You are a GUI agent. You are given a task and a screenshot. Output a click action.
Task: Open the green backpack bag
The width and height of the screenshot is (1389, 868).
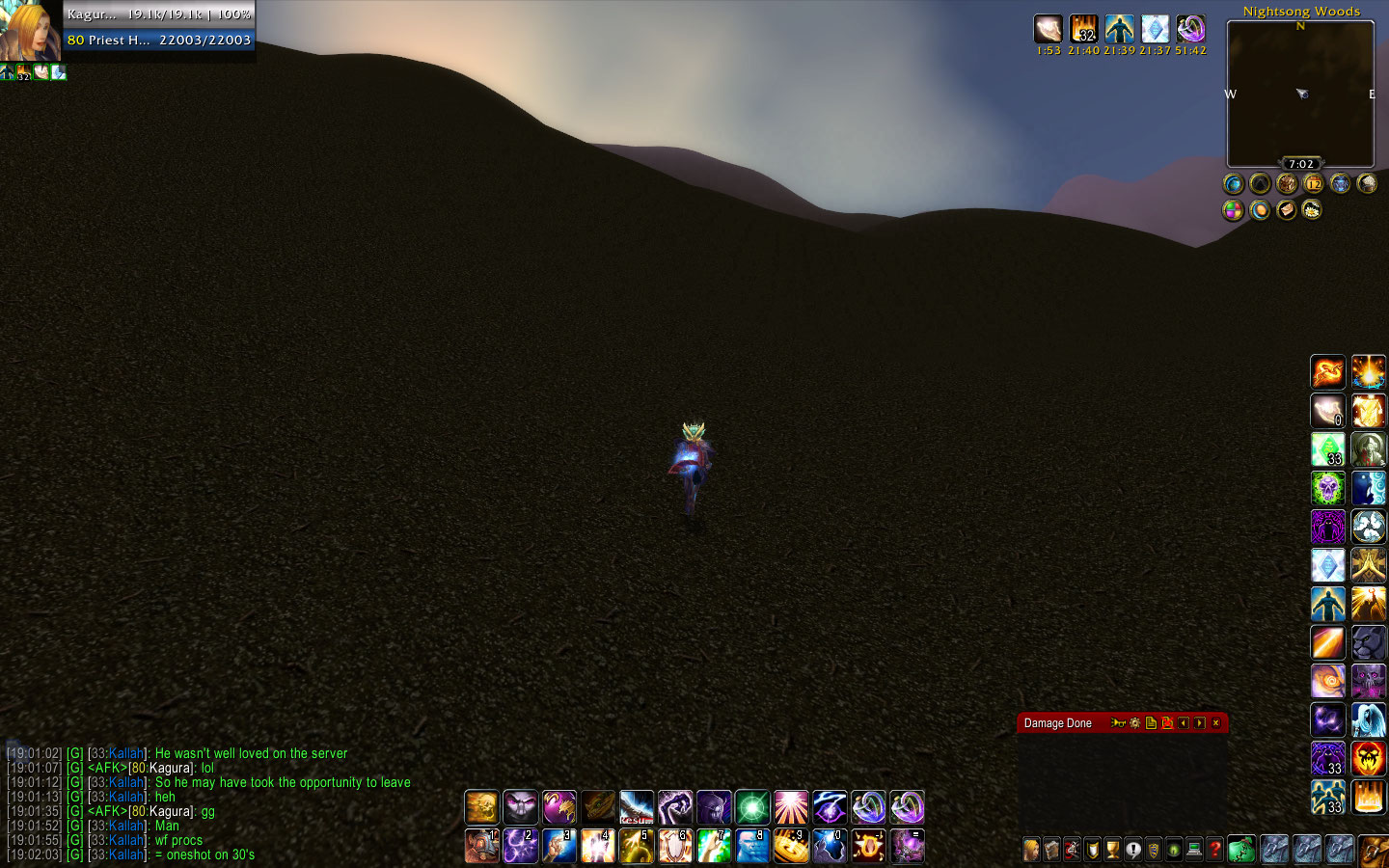point(1241,849)
